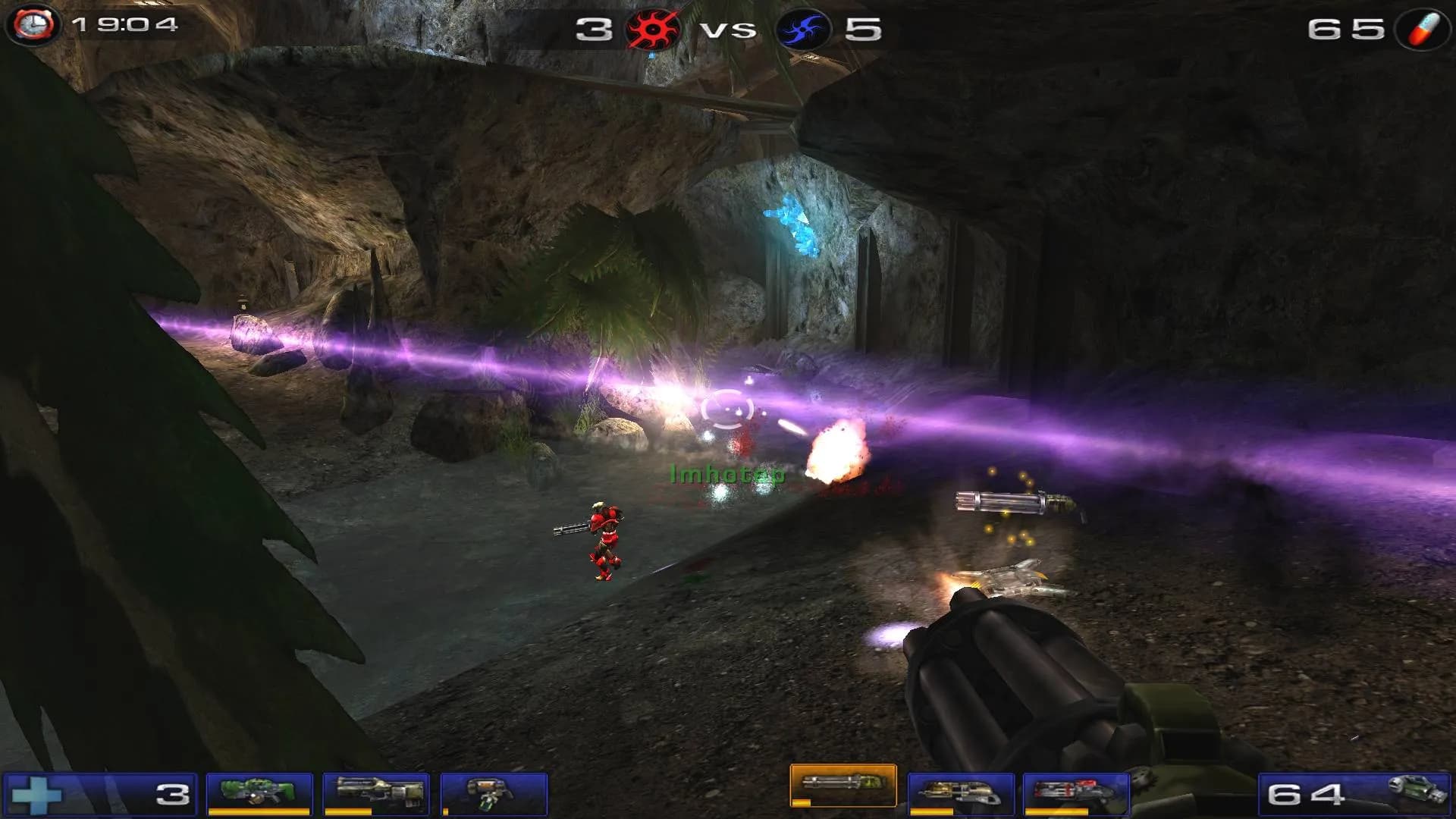The width and height of the screenshot is (1456, 819).
Task: Click the blue team score of 5
Action: [x=864, y=29]
